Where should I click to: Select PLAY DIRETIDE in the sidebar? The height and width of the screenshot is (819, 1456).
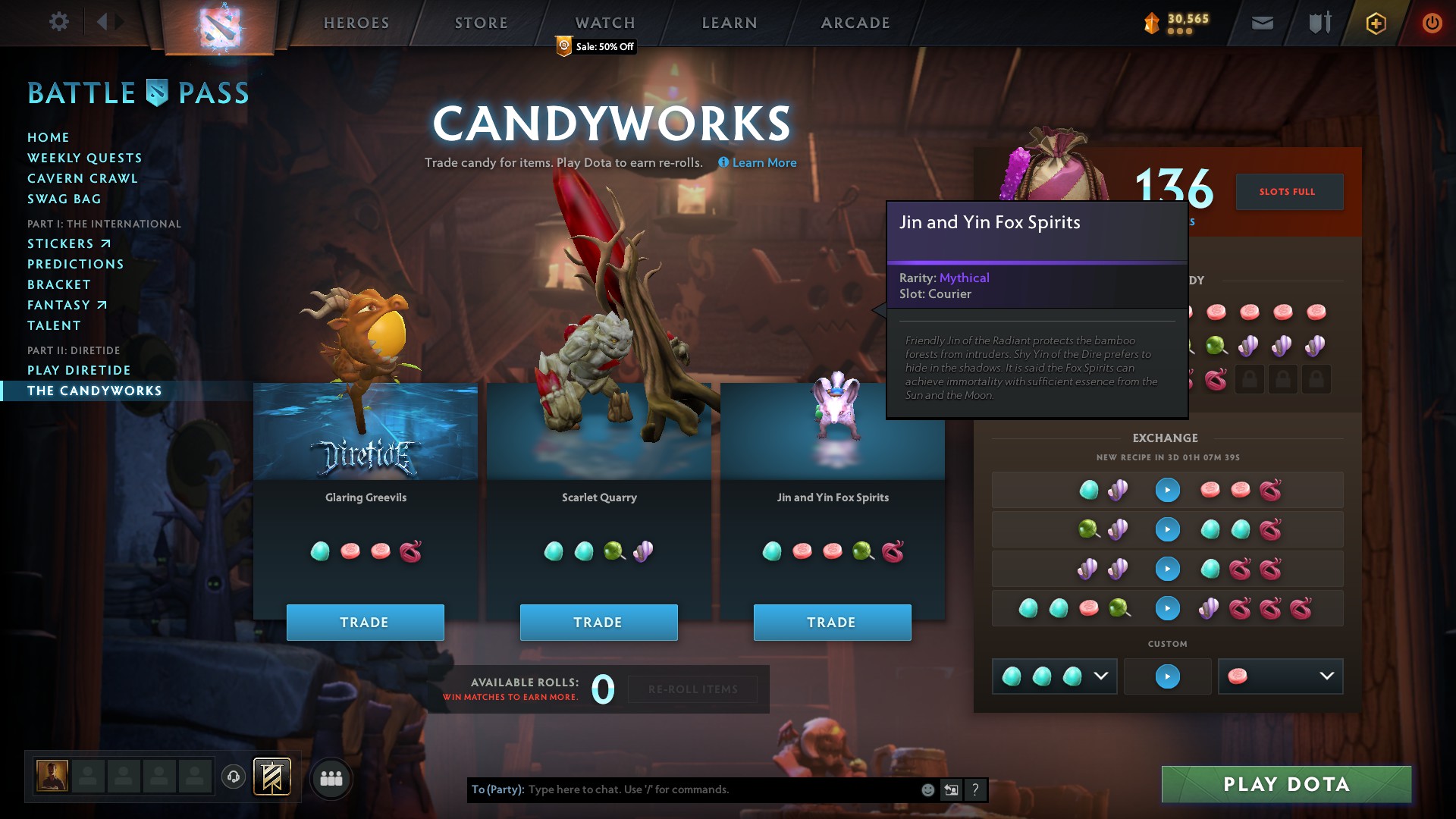[x=80, y=370]
